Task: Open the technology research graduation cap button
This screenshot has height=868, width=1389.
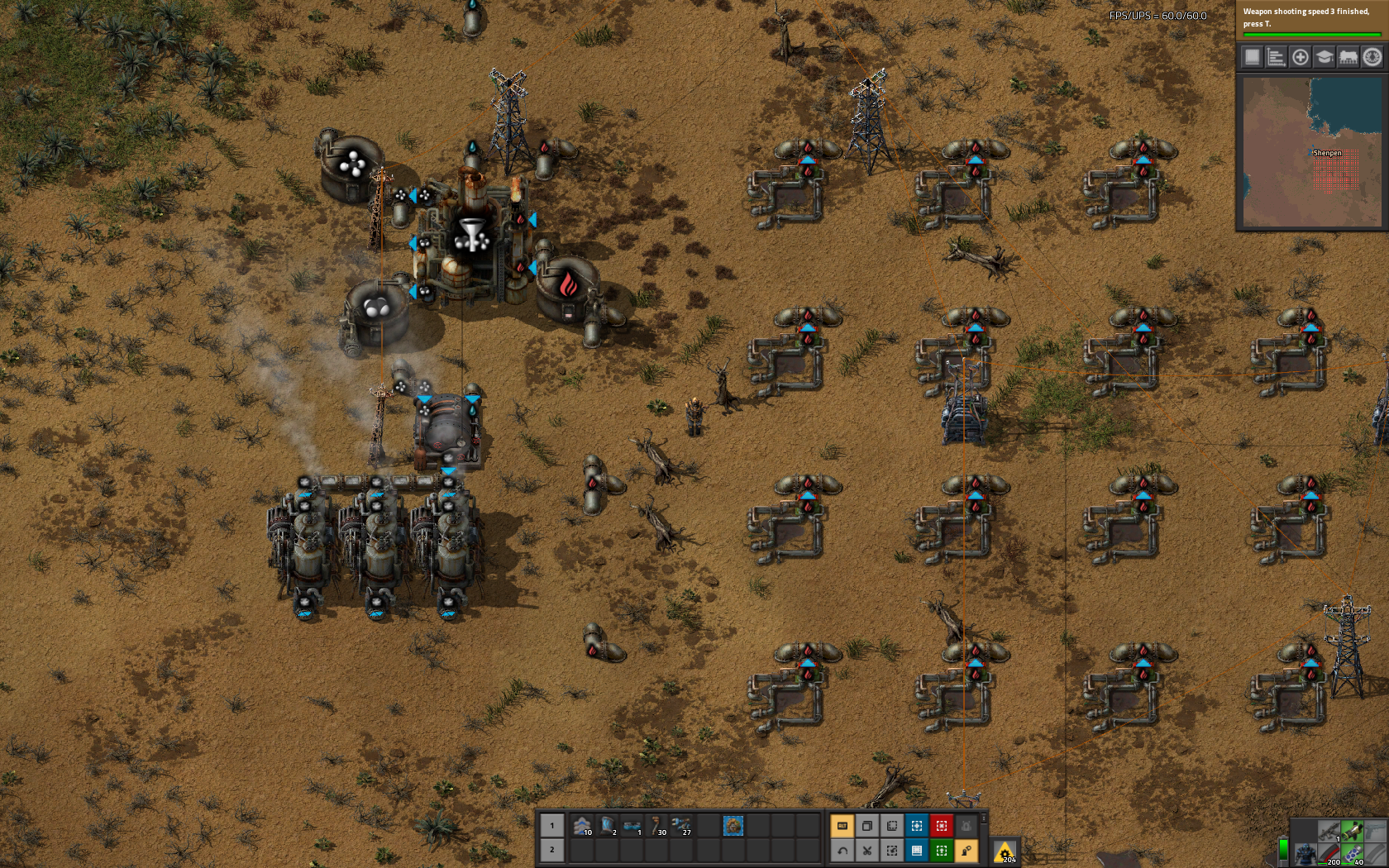Action: (1324, 57)
